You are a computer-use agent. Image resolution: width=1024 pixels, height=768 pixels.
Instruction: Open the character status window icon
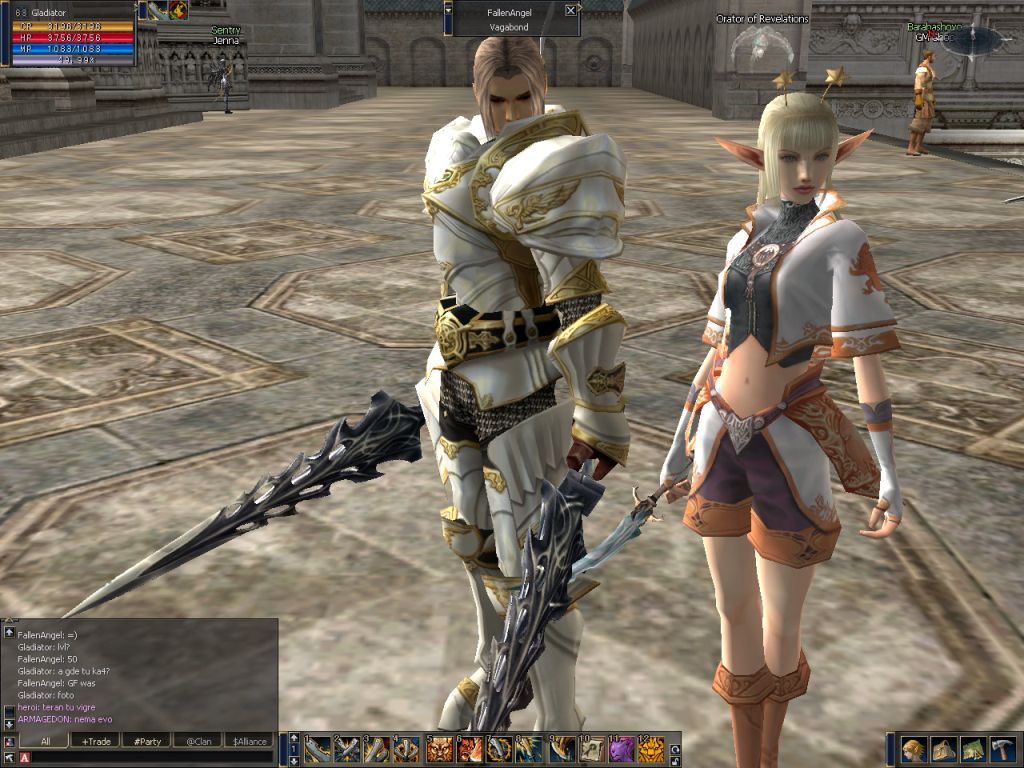point(913,750)
